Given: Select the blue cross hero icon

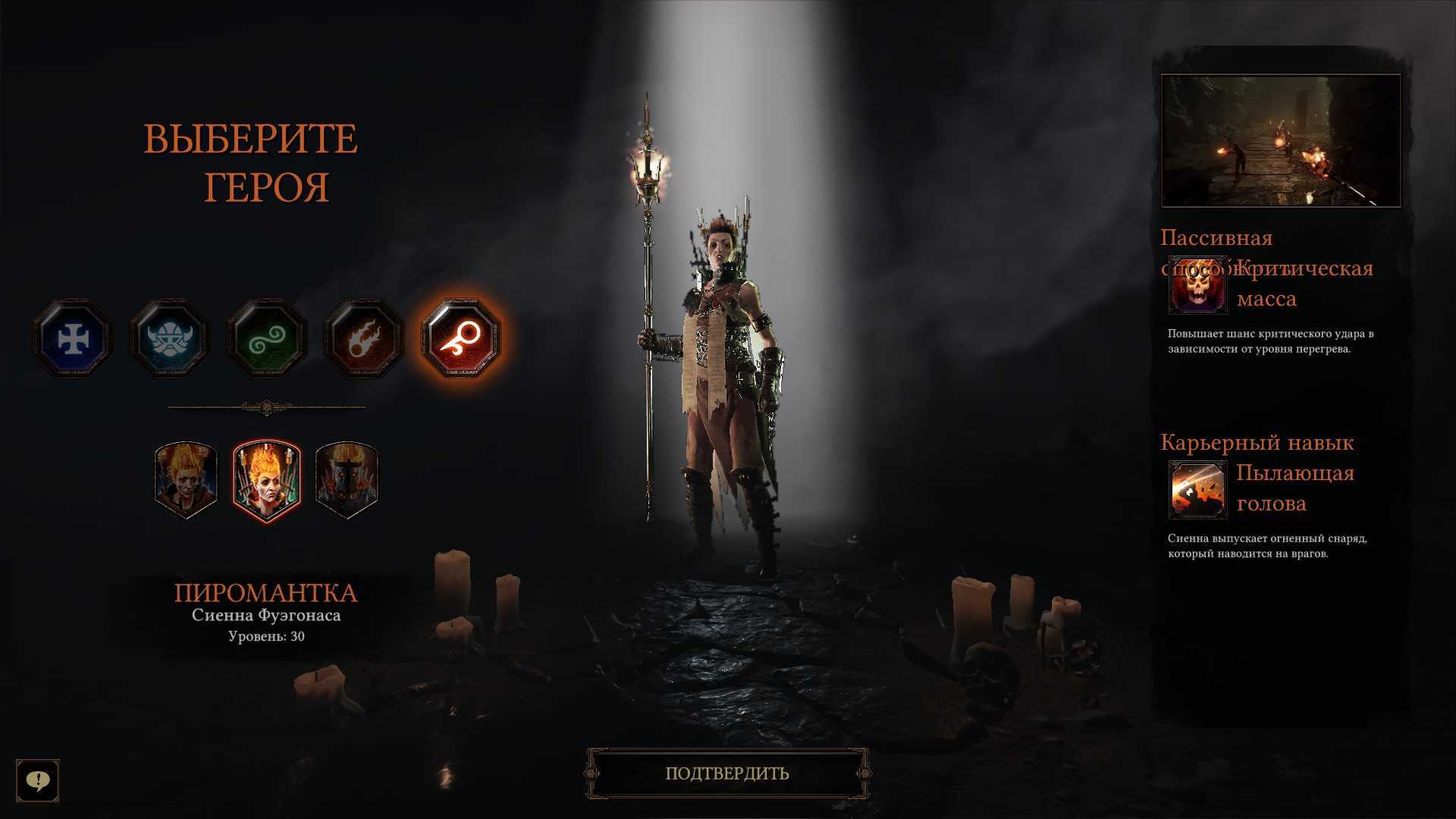Looking at the screenshot, I should [x=73, y=339].
